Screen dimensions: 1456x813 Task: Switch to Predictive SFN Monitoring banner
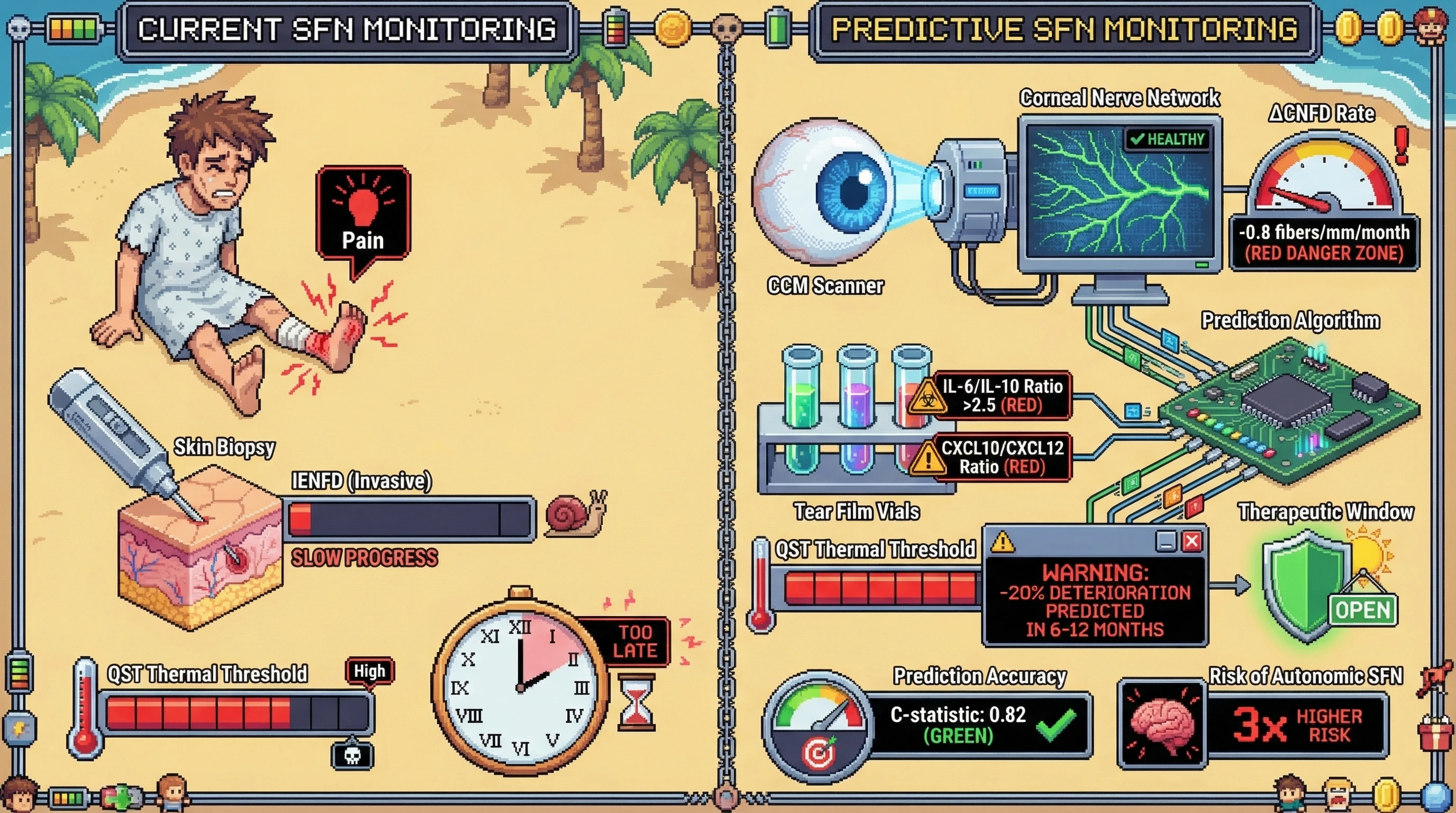tap(1064, 30)
